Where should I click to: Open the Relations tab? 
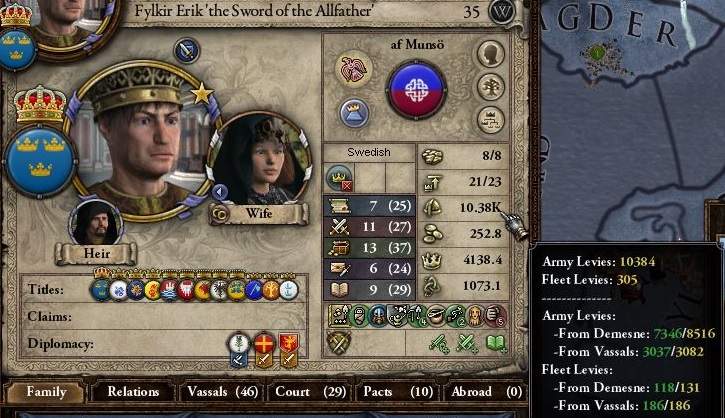pyautogui.click(x=133, y=392)
